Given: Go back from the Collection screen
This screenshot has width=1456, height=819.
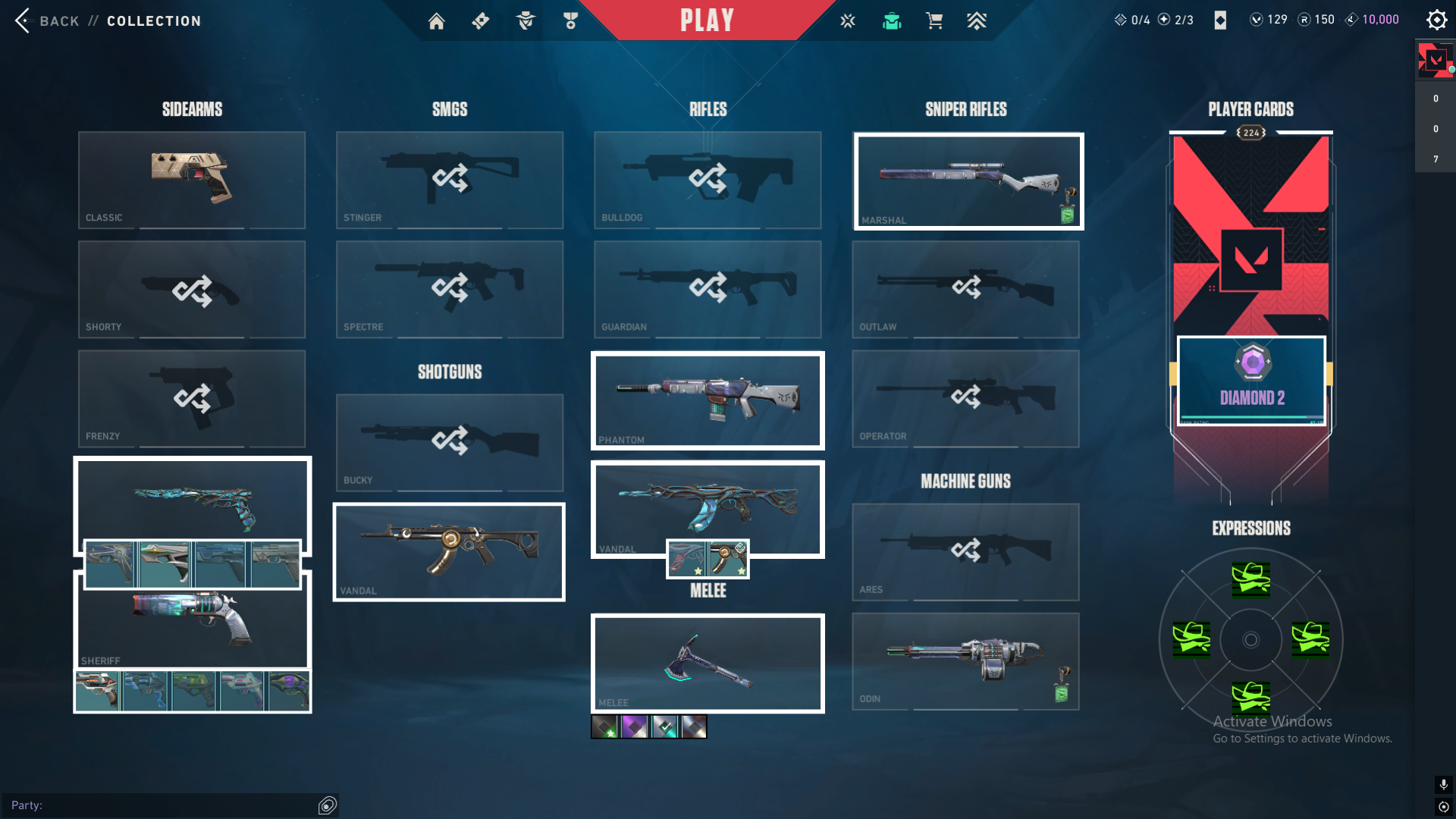Looking at the screenshot, I should (x=45, y=20).
